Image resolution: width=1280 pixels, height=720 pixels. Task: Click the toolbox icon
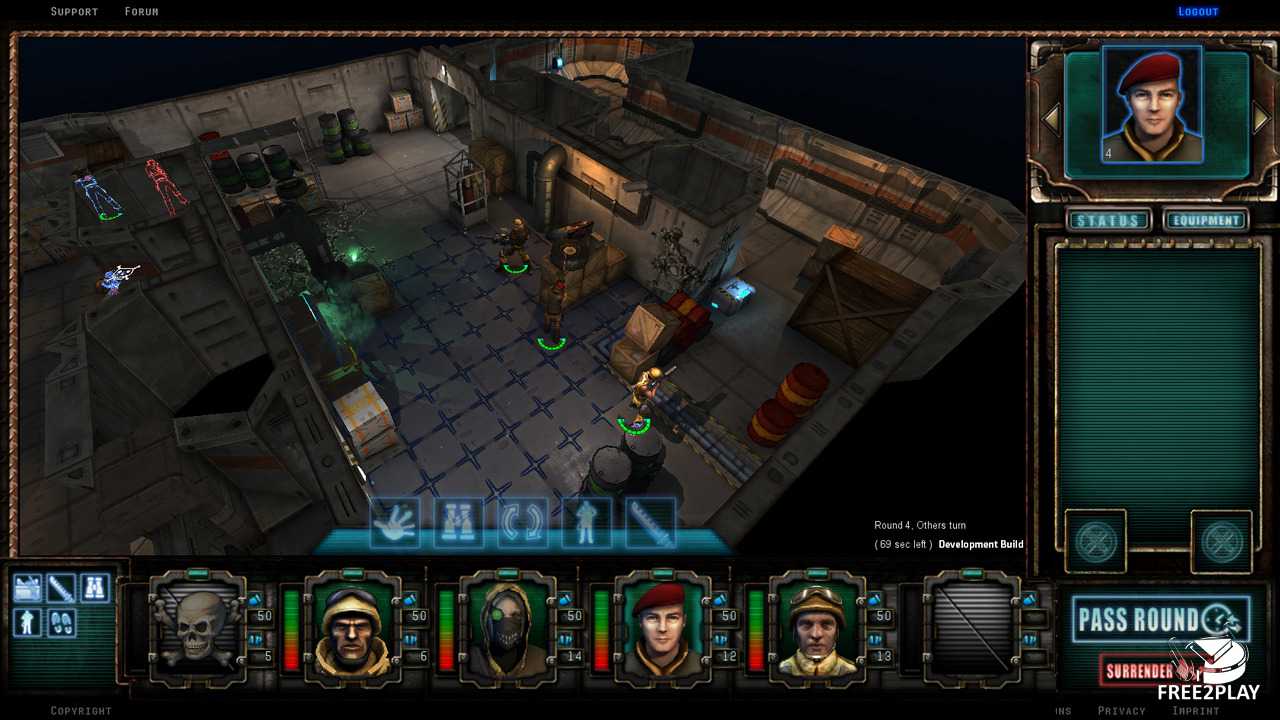click(27, 588)
